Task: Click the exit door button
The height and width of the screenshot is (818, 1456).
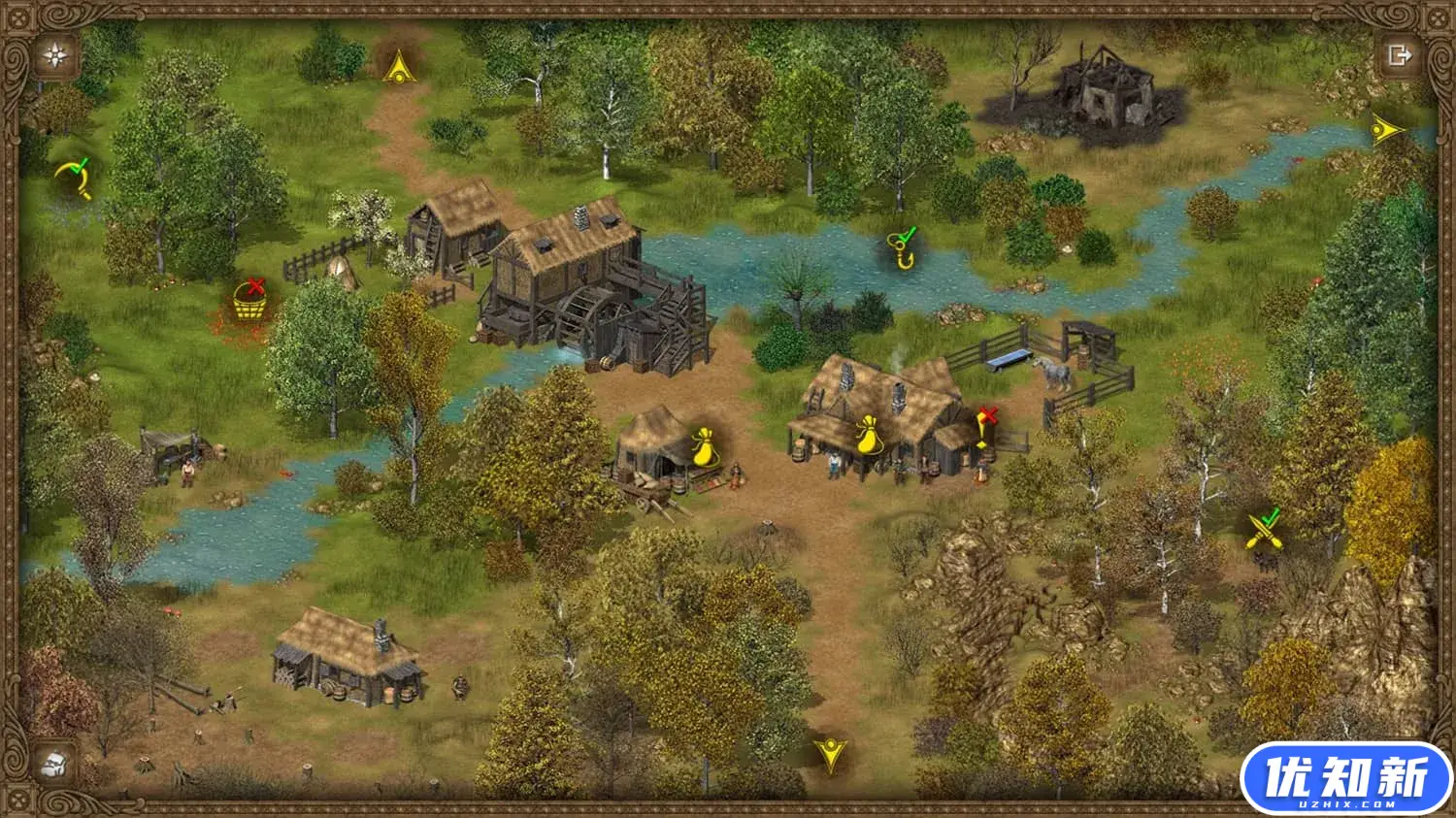Action: (1399, 55)
